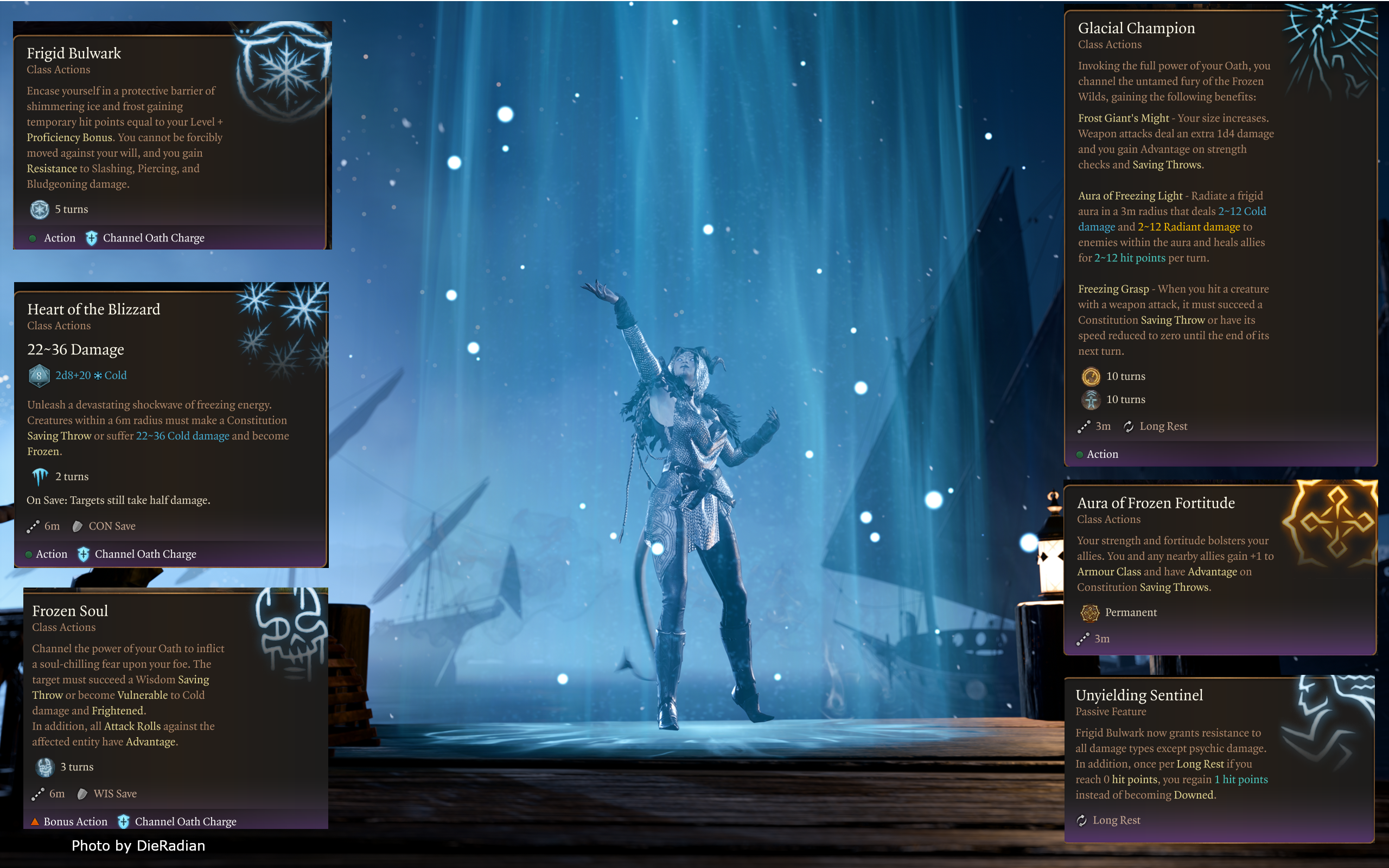Viewport: 1389px width, 868px height.
Task: Toggle the orange Bonus Action indicator on Frozen Soul
Action: [x=36, y=821]
